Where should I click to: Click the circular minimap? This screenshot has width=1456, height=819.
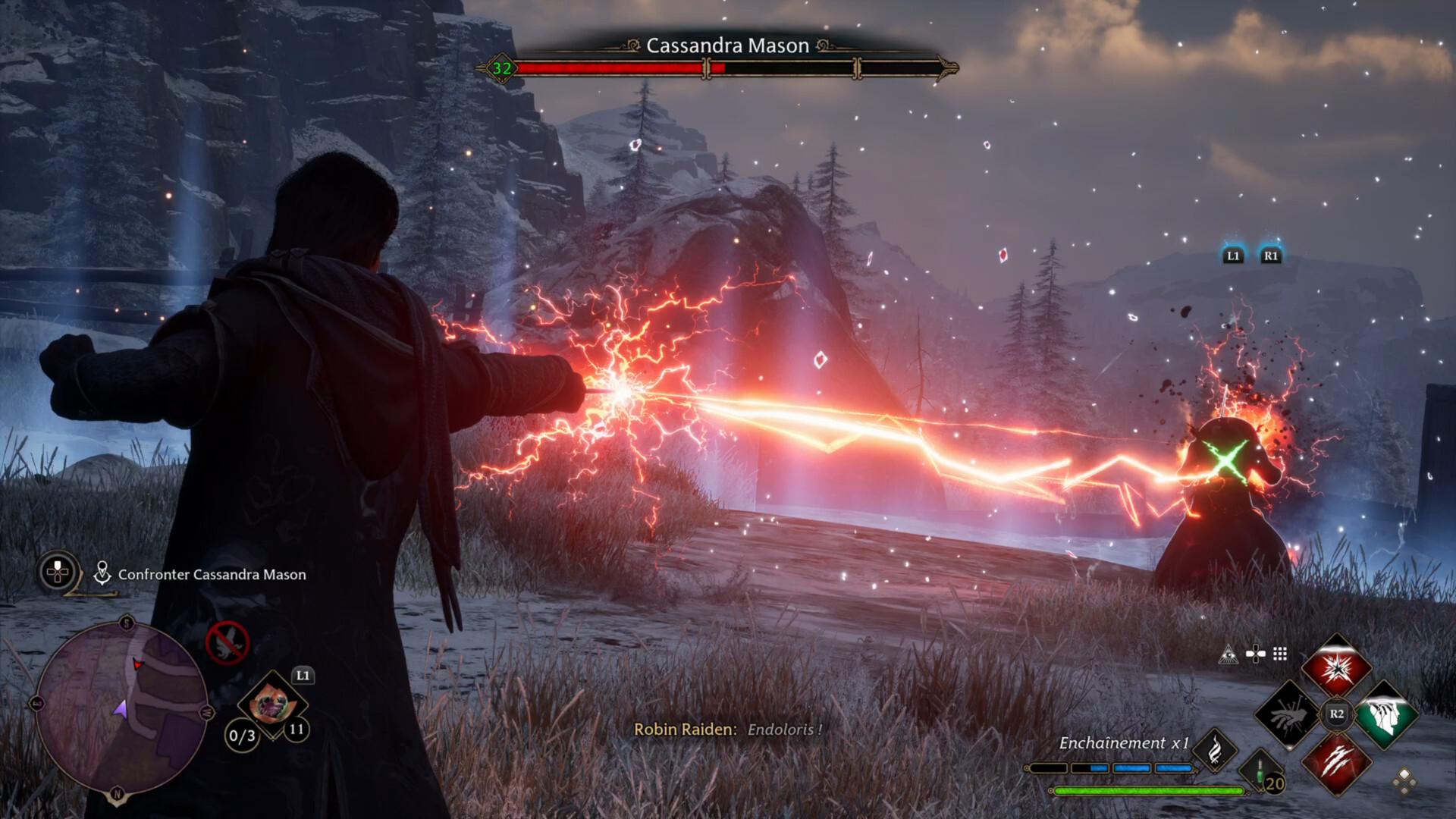[x=121, y=707]
